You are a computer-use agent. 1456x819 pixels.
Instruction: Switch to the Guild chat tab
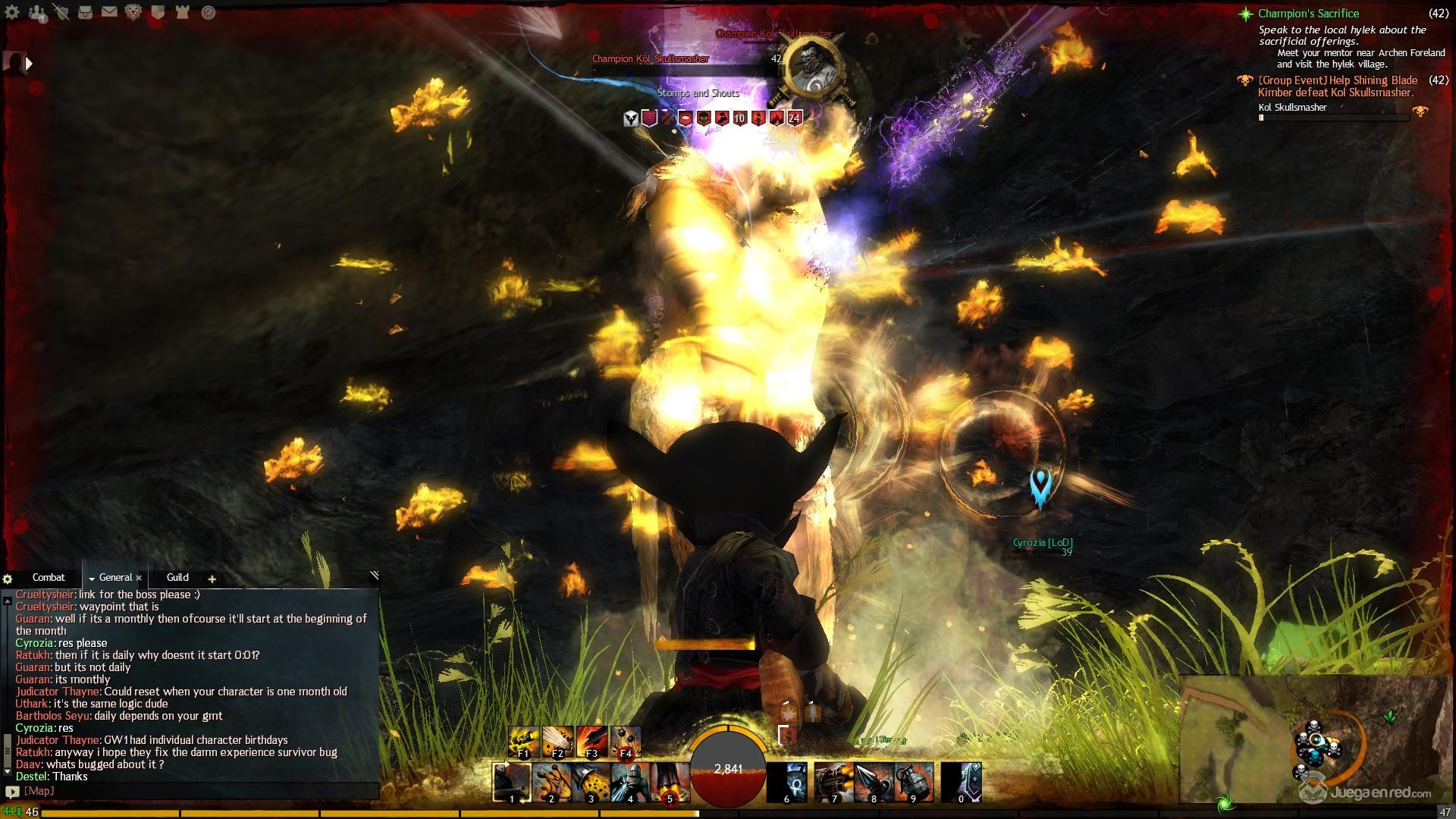(x=177, y=578)
